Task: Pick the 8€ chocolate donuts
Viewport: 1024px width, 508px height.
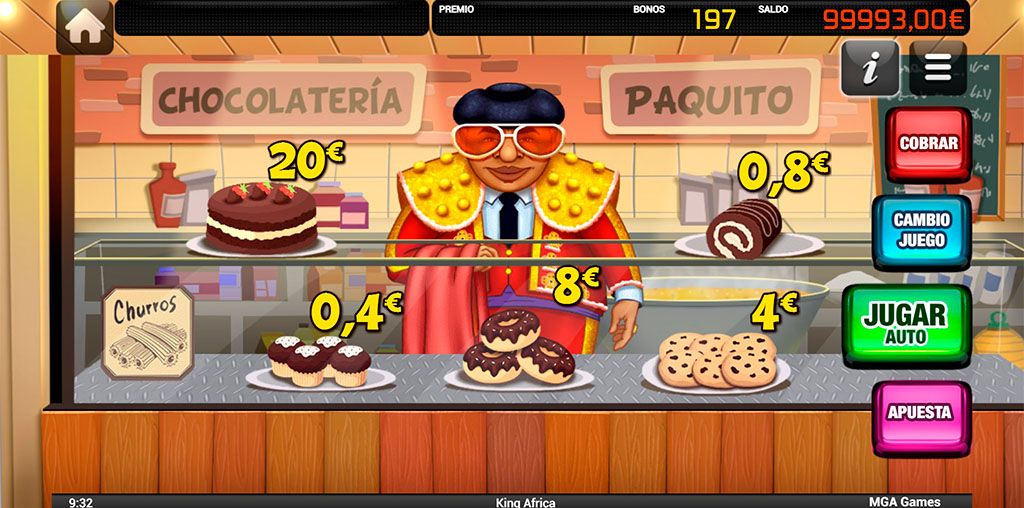Action: 517,350
